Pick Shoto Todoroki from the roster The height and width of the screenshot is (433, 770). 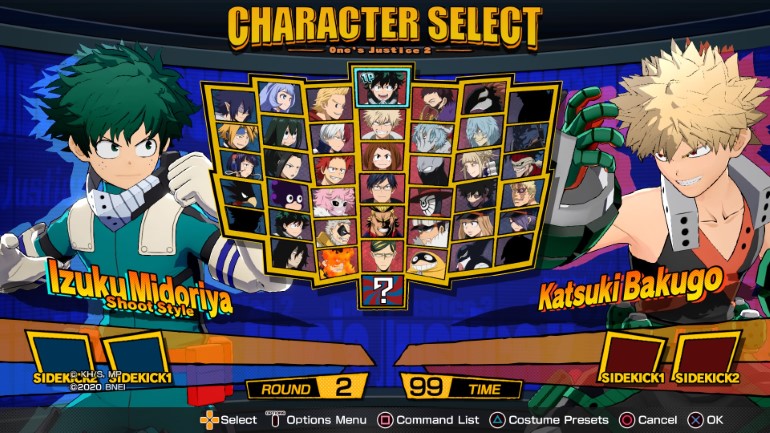point(331,135)
